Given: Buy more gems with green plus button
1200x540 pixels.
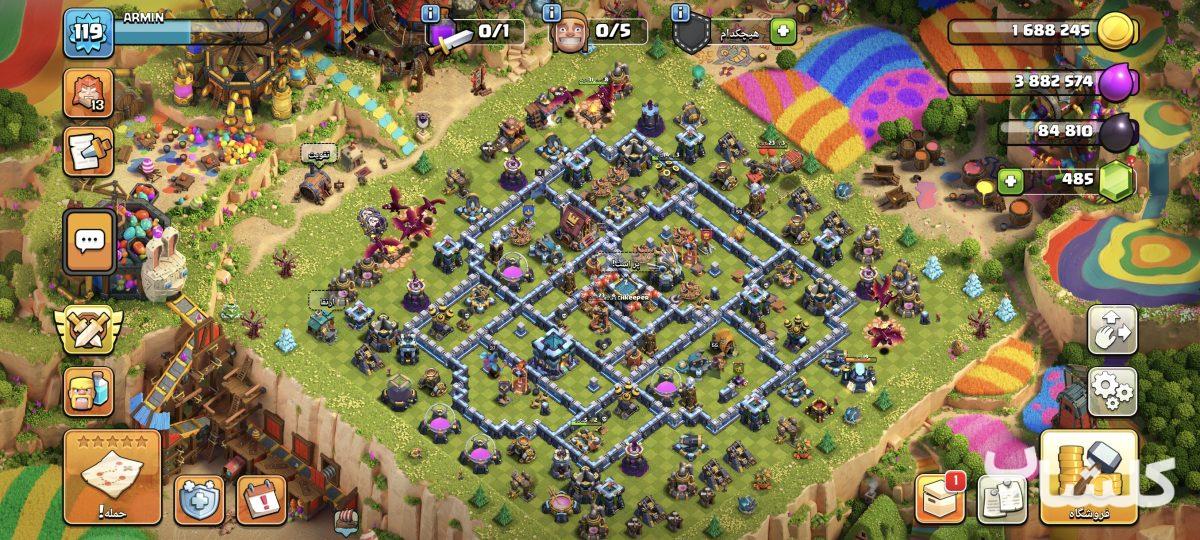Looking at the screenshot, I should click(x=1011, y=181).
